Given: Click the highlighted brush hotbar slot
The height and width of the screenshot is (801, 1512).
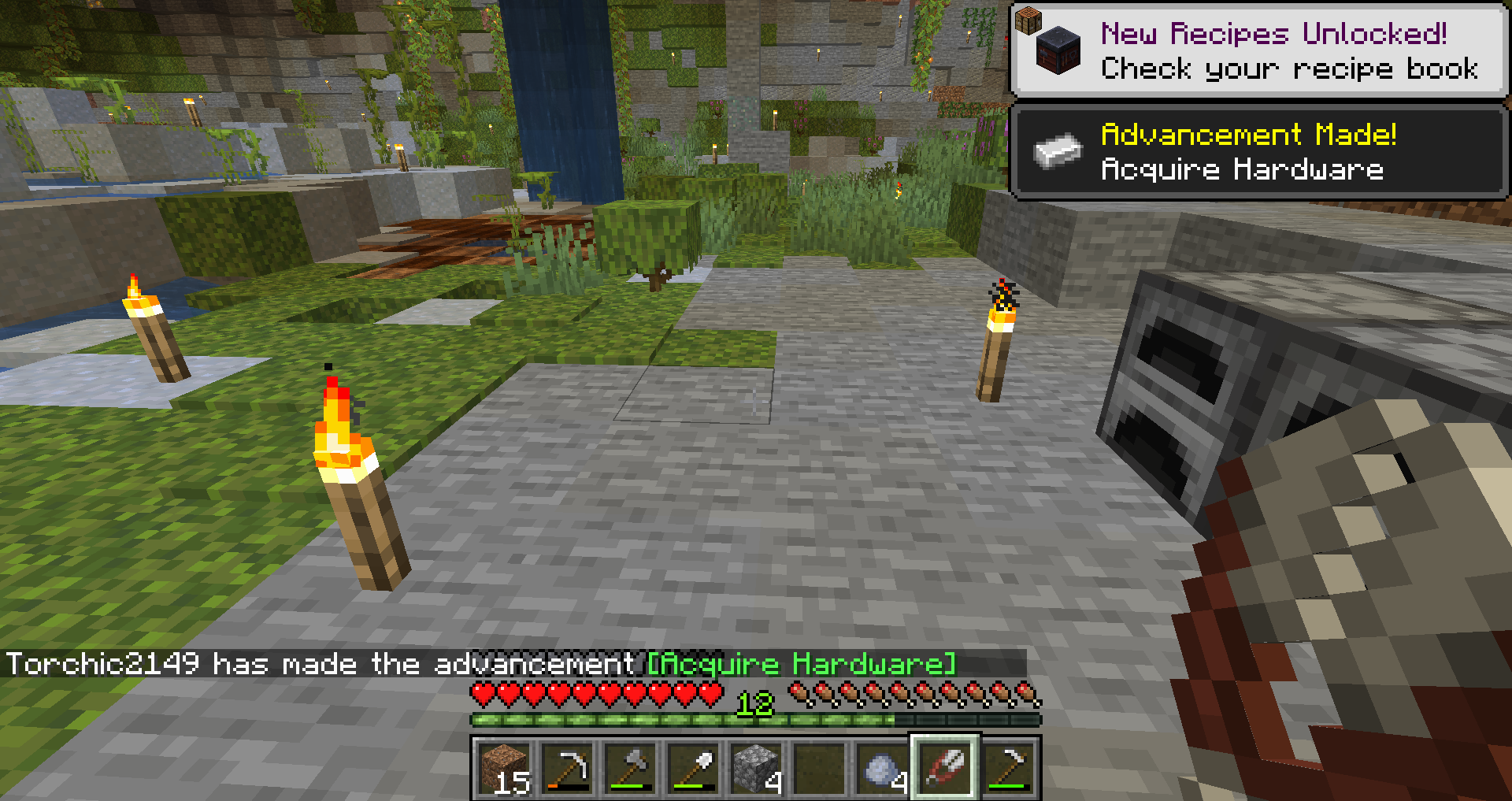Looking at the screenshot, I should click(945, 768).
